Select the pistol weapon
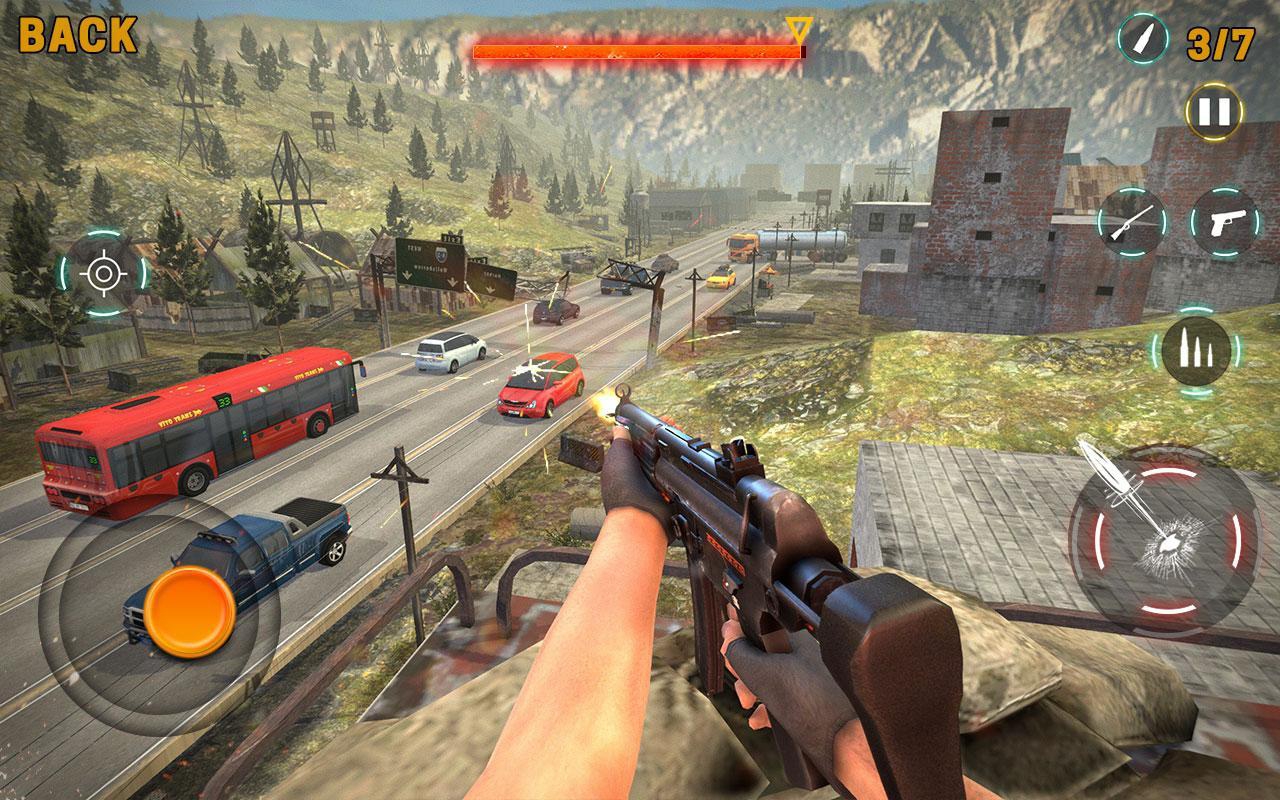Viewport: 1280px width, 800px height. [x=1224, y=222]
